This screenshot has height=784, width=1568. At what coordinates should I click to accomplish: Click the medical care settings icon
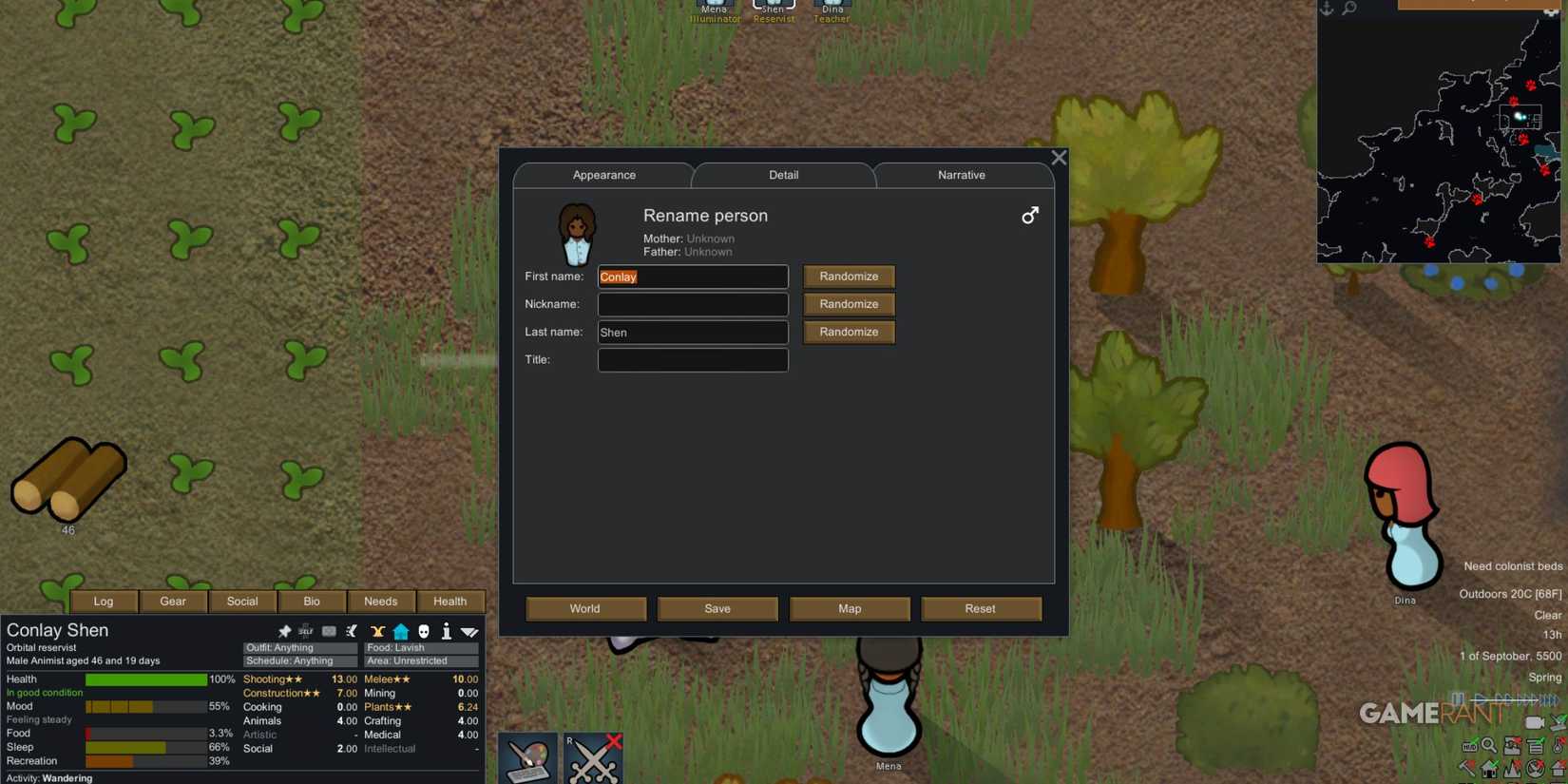tap(328, 630)
